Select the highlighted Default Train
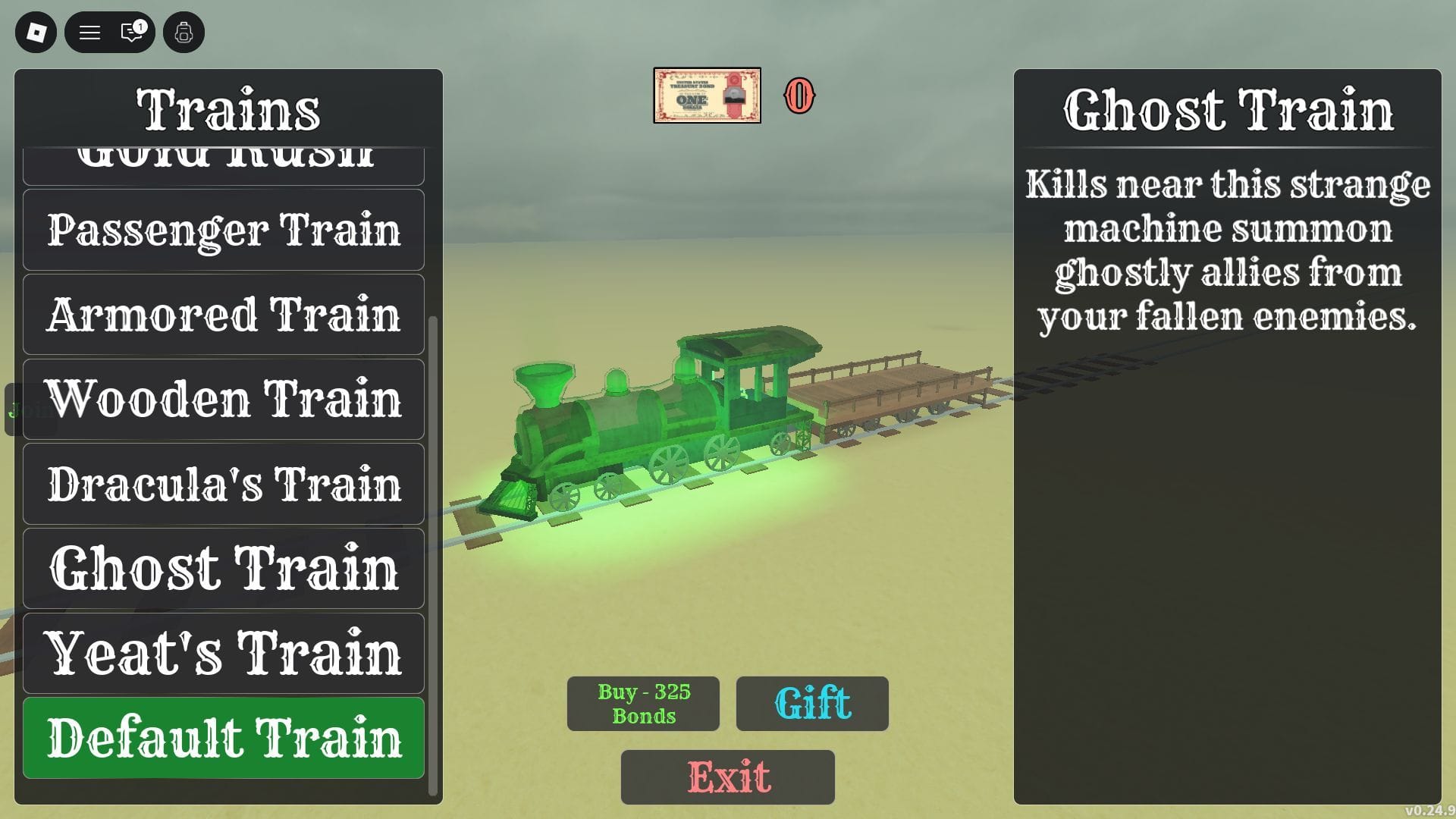 (x=224, y=736)
